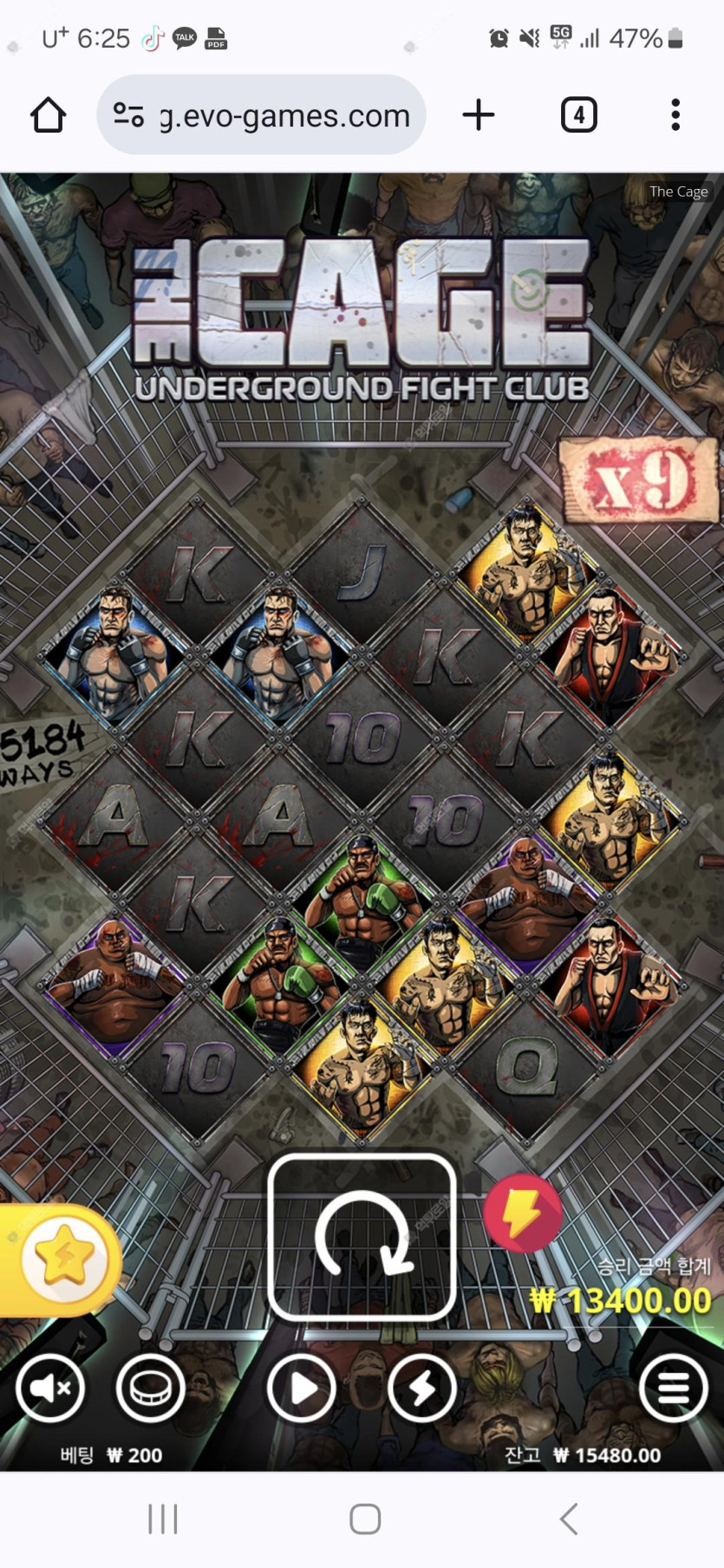Image resolution: width=724 pixels, height=1568 pixels.
Task: Tap the evo-games.com address bar
Action: 262,115
